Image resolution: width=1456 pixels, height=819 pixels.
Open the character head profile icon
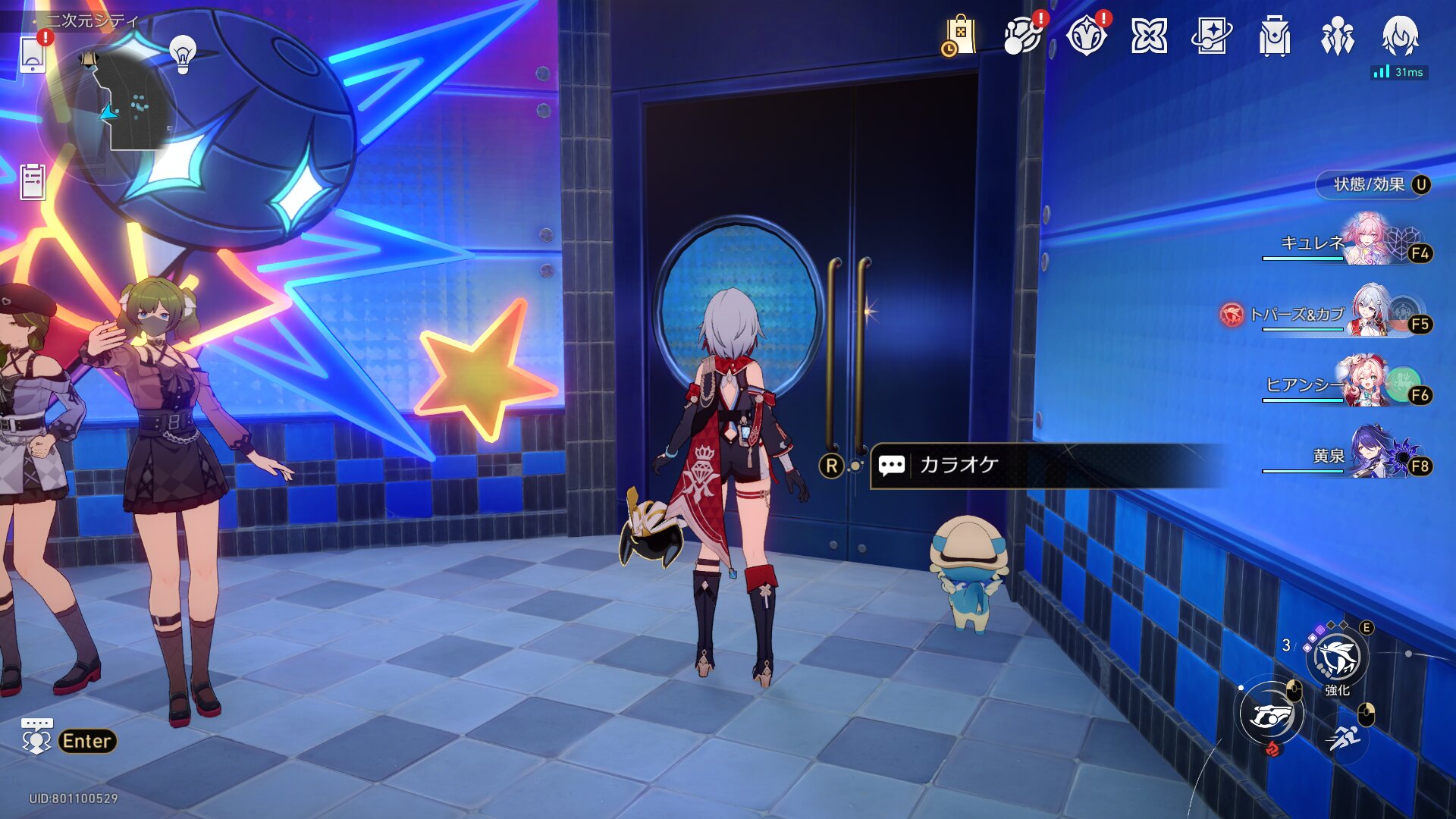click(x=1400, y=36)
